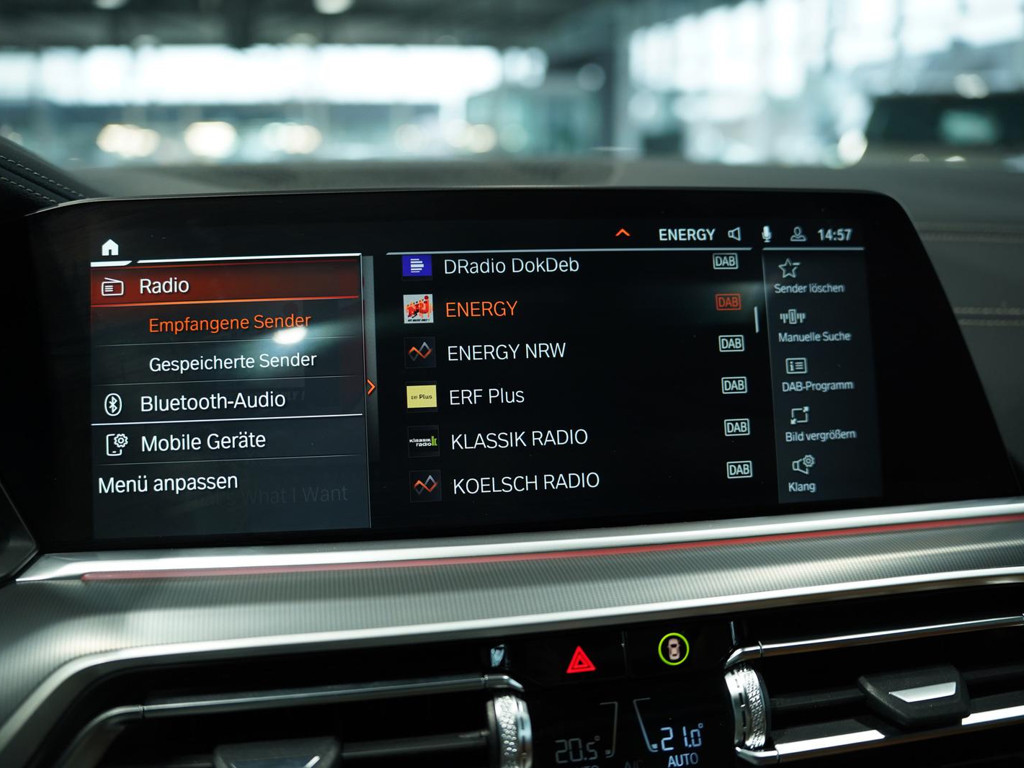Show Gespeicherte Sender list
The image size is (1024, 768).
coord(232,362)
